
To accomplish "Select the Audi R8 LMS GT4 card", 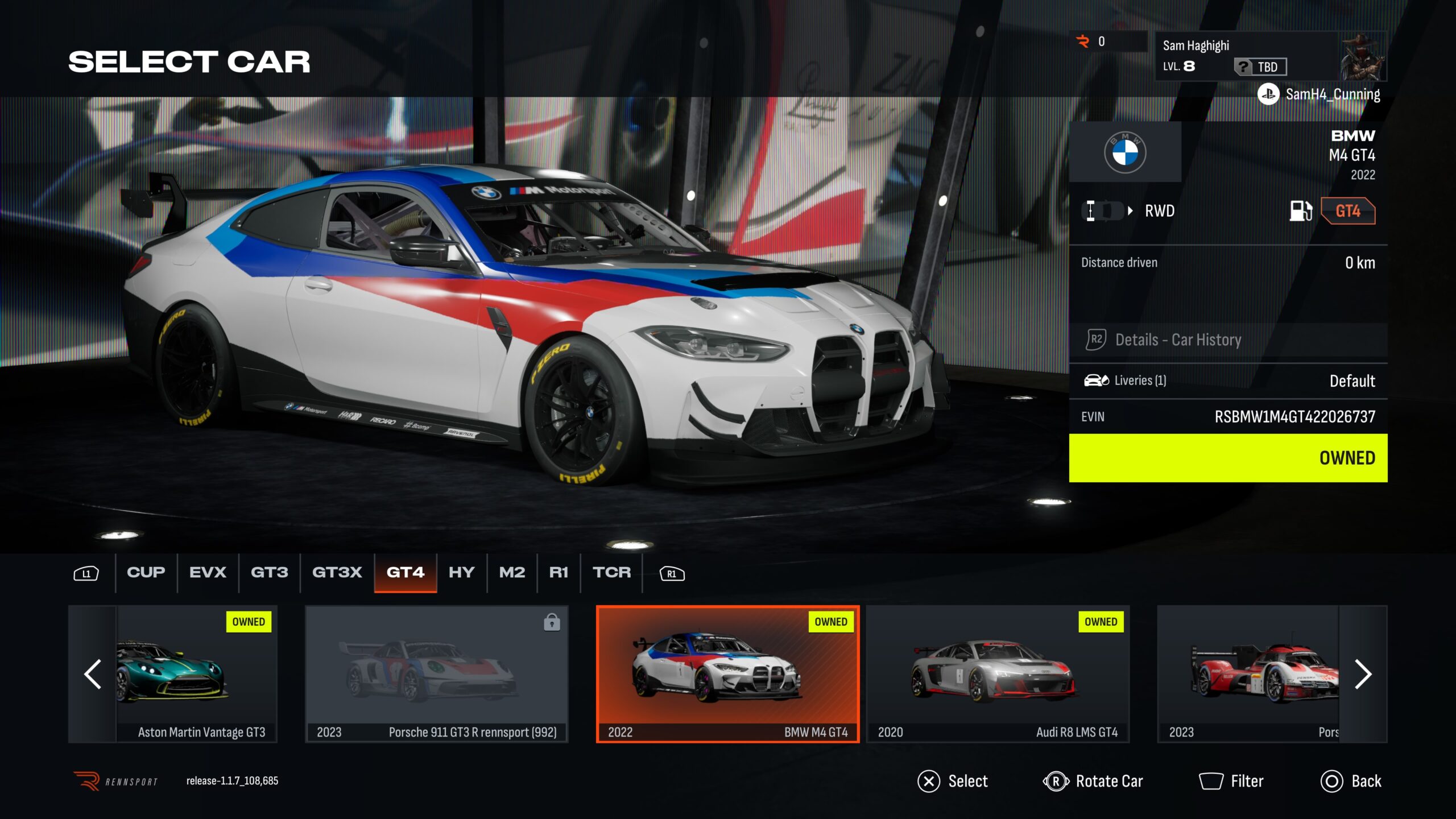I will tap(998, 674).
